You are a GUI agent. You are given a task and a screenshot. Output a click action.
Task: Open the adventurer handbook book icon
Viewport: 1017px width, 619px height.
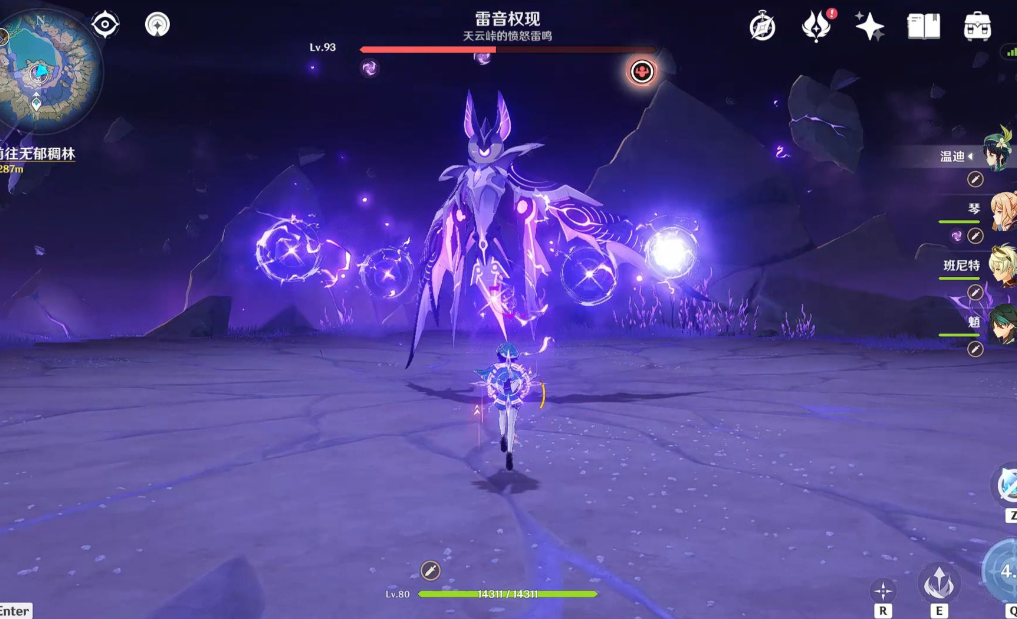coord(923,27)
